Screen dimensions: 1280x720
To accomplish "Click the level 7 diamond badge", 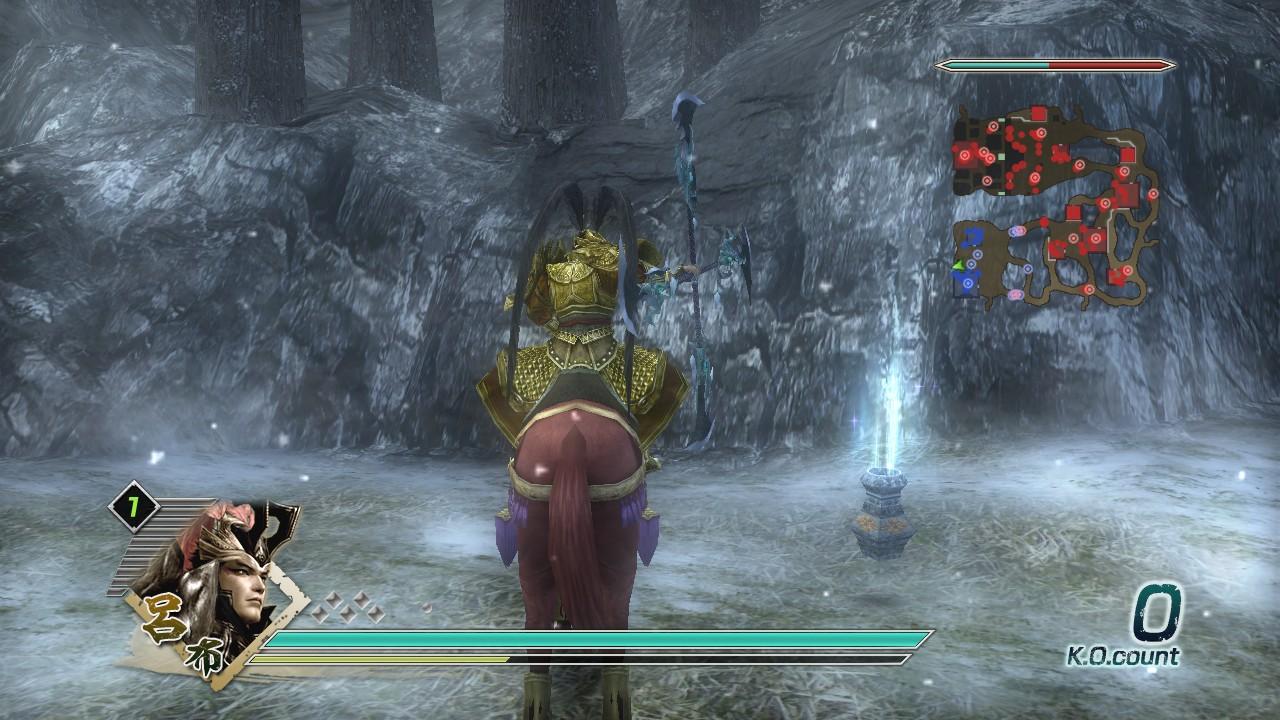I will pos(134,507).
